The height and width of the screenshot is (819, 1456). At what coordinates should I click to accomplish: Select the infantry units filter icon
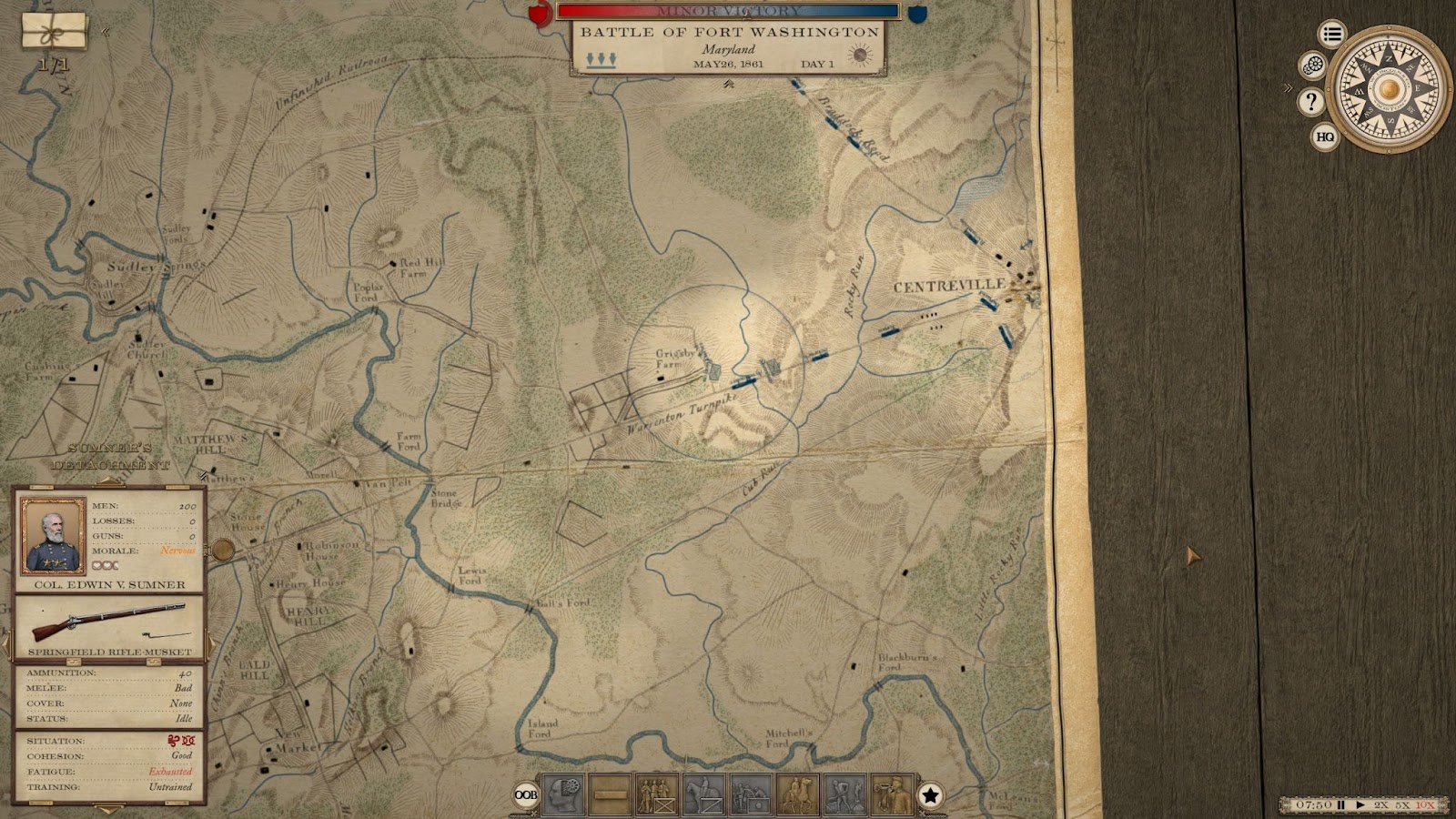pos(657,795)
